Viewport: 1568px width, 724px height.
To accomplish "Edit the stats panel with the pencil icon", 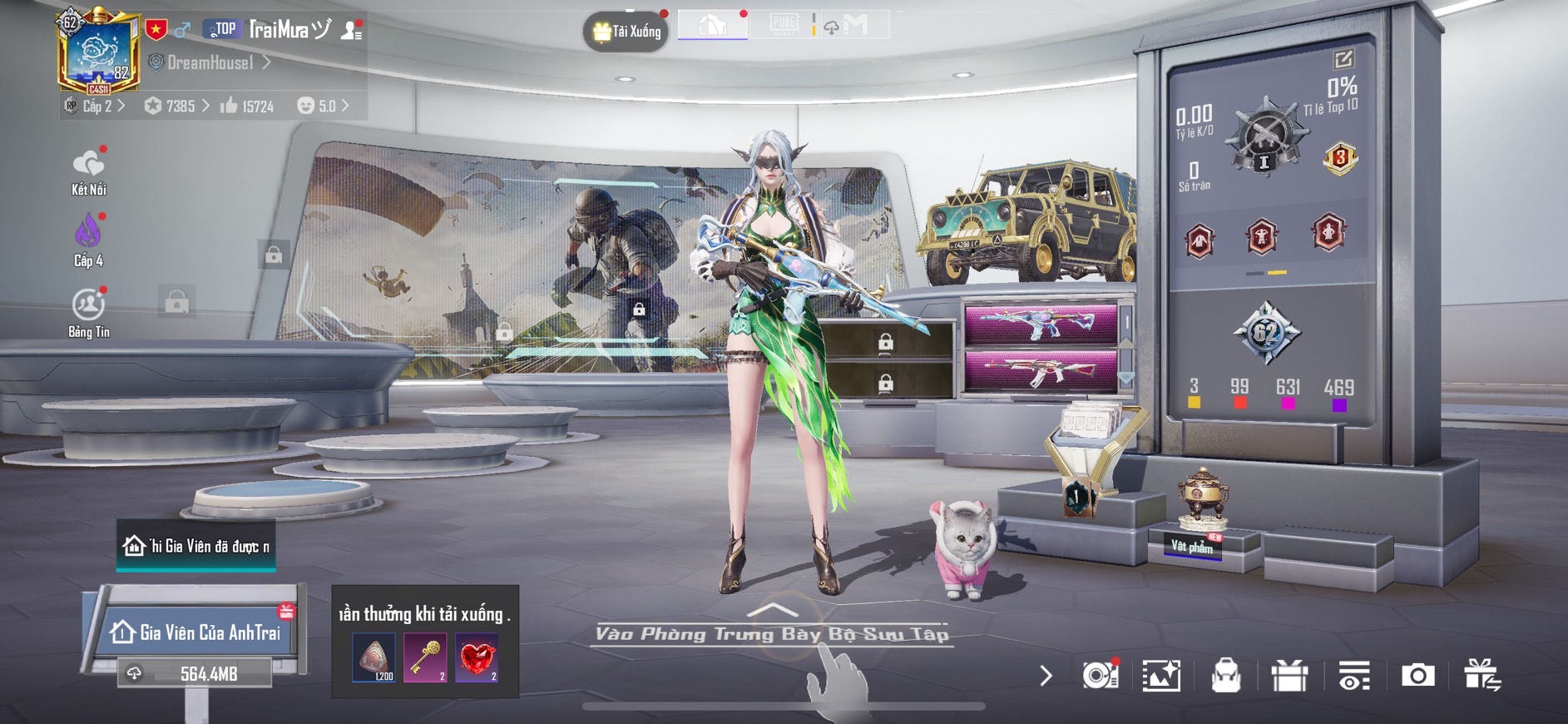I will 1343,59.
